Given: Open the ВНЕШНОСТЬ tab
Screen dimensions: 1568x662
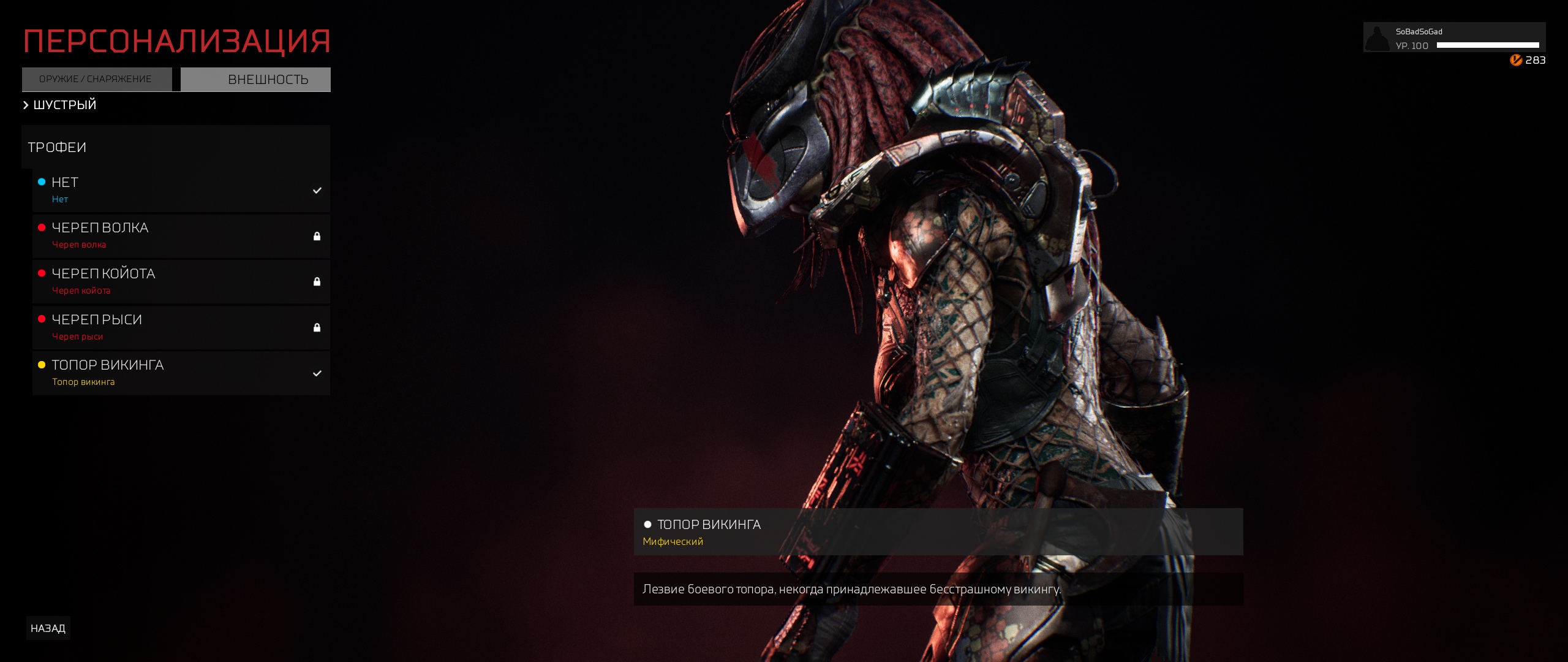Looking at the screenshot, I should [256, 80].
